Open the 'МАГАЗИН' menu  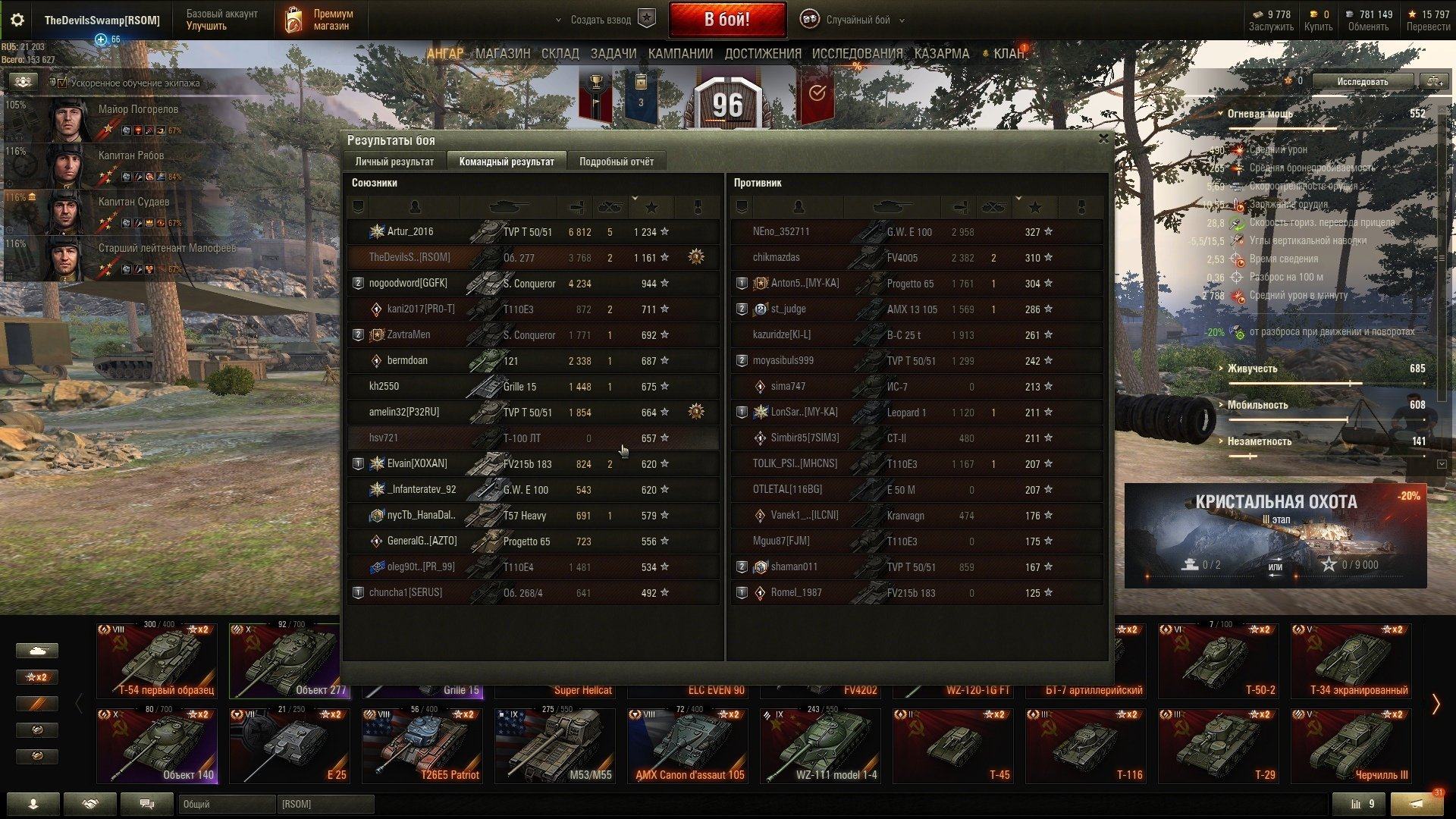coord(502,54)
